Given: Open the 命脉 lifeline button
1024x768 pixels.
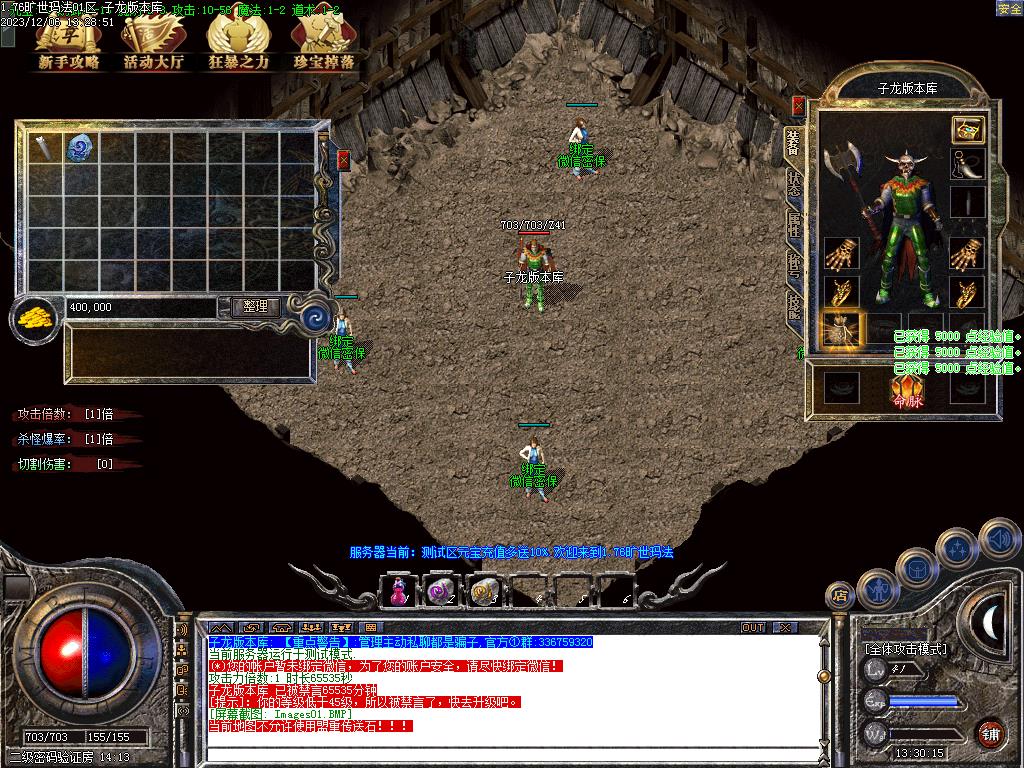Looking at the screenshot, I should [907, 390].
